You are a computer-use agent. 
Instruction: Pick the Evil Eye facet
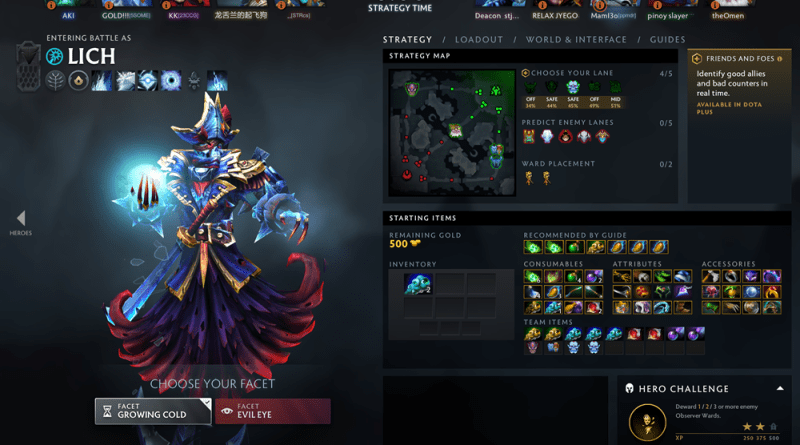pos(272,411)
